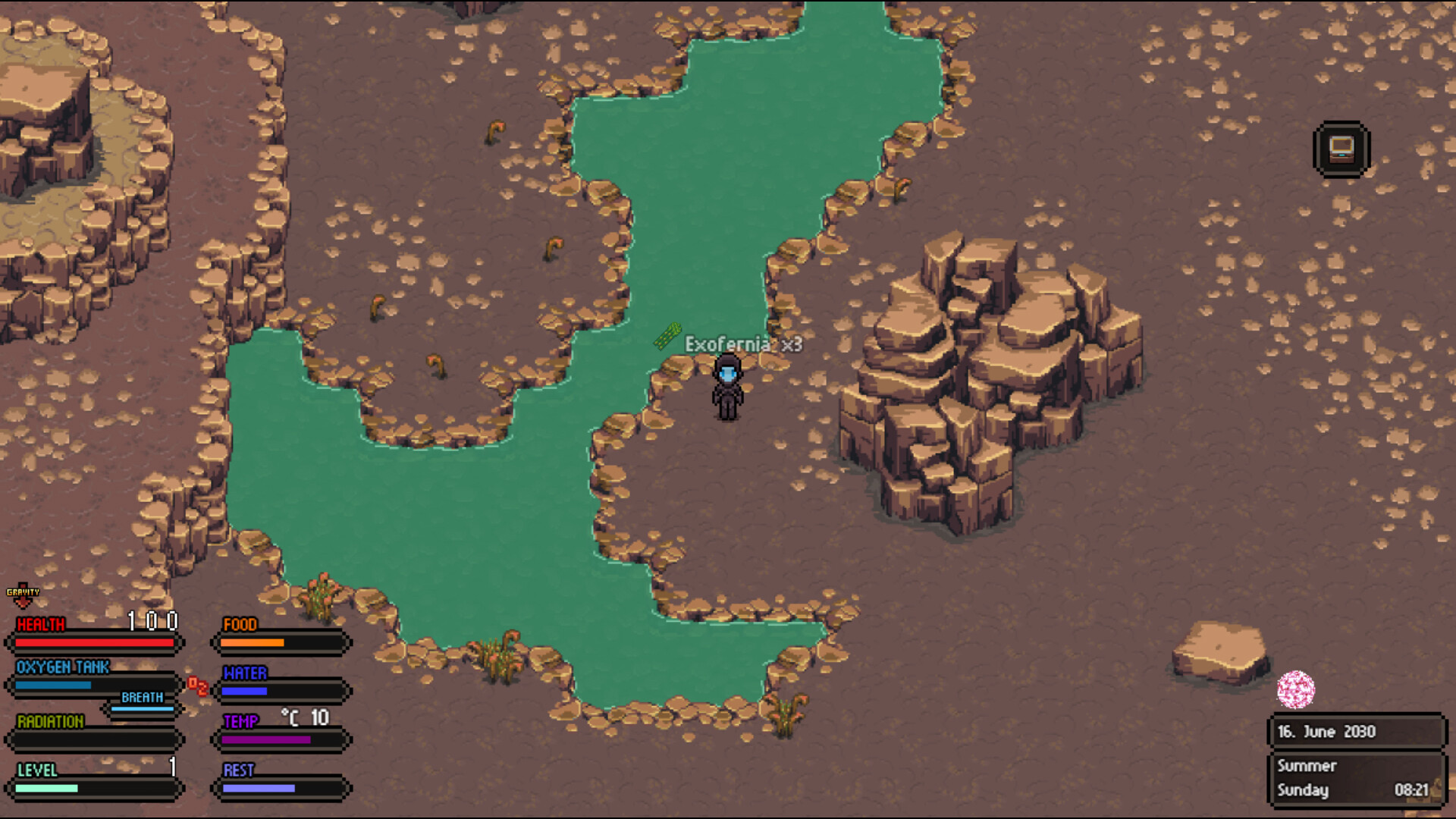
Task: Click the 100 health value text
Action: (x=152, y=620)
